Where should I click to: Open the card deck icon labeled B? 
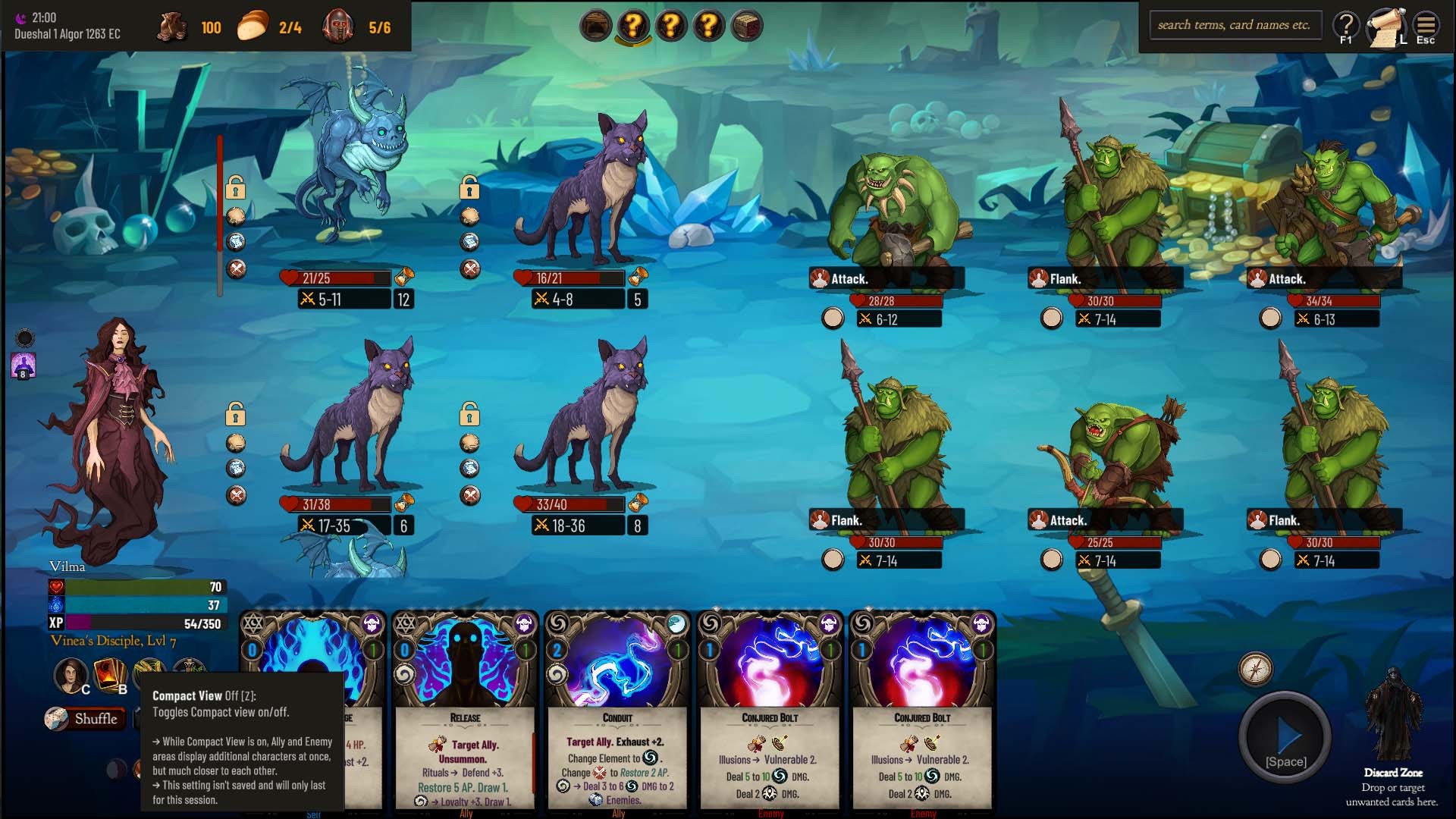pyautogui.click(x=109, y=673)
